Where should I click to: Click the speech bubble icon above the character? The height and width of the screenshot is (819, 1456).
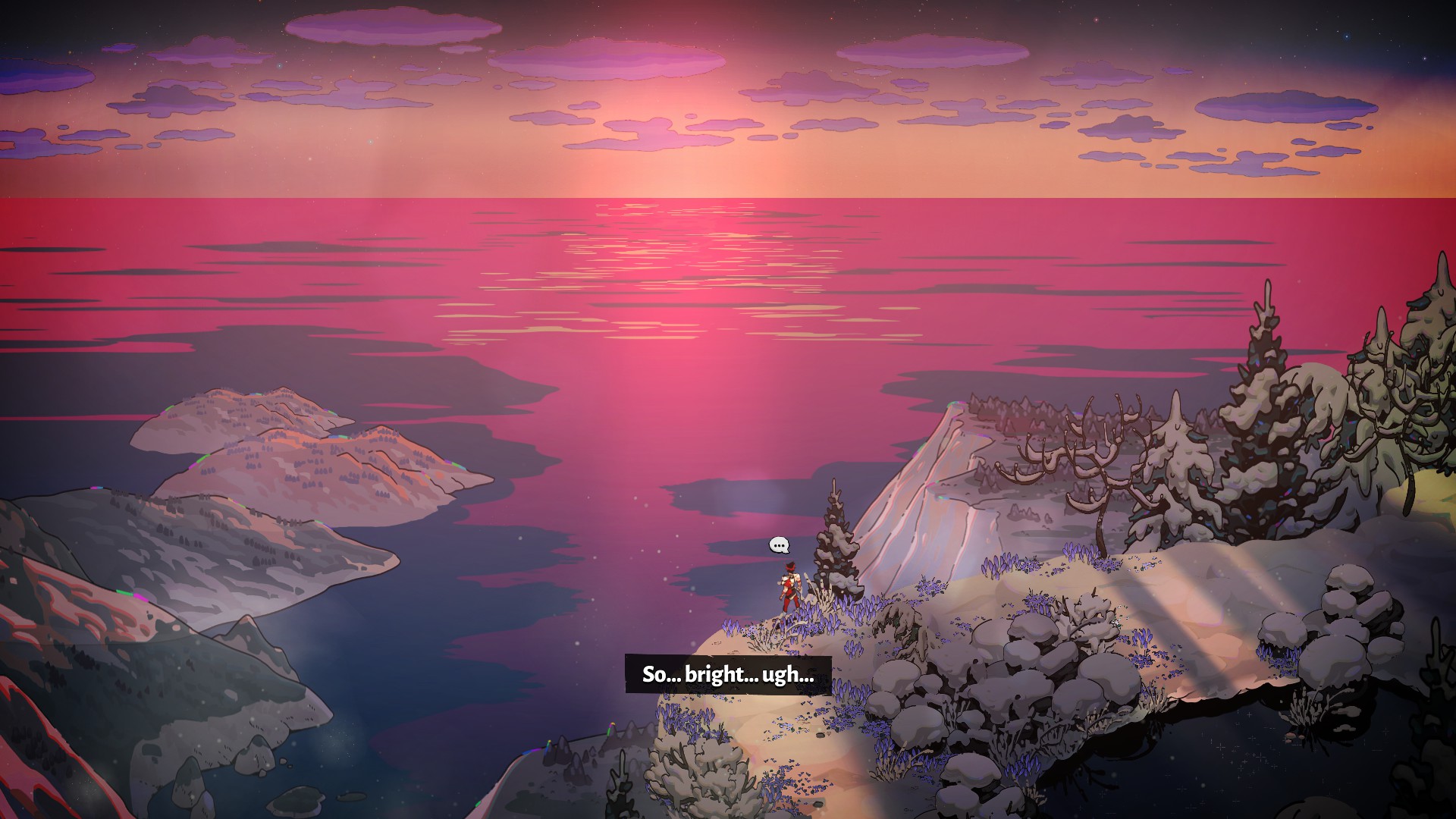pyautogui.click(x=779, y=544)
